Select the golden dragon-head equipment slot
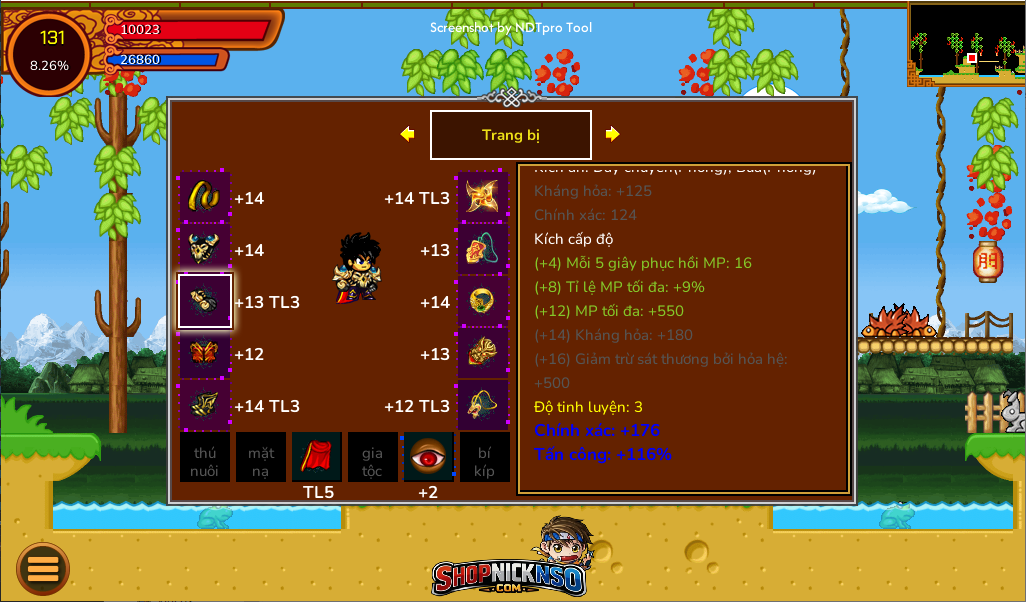The image size is (1026, 602). [483, 354]
